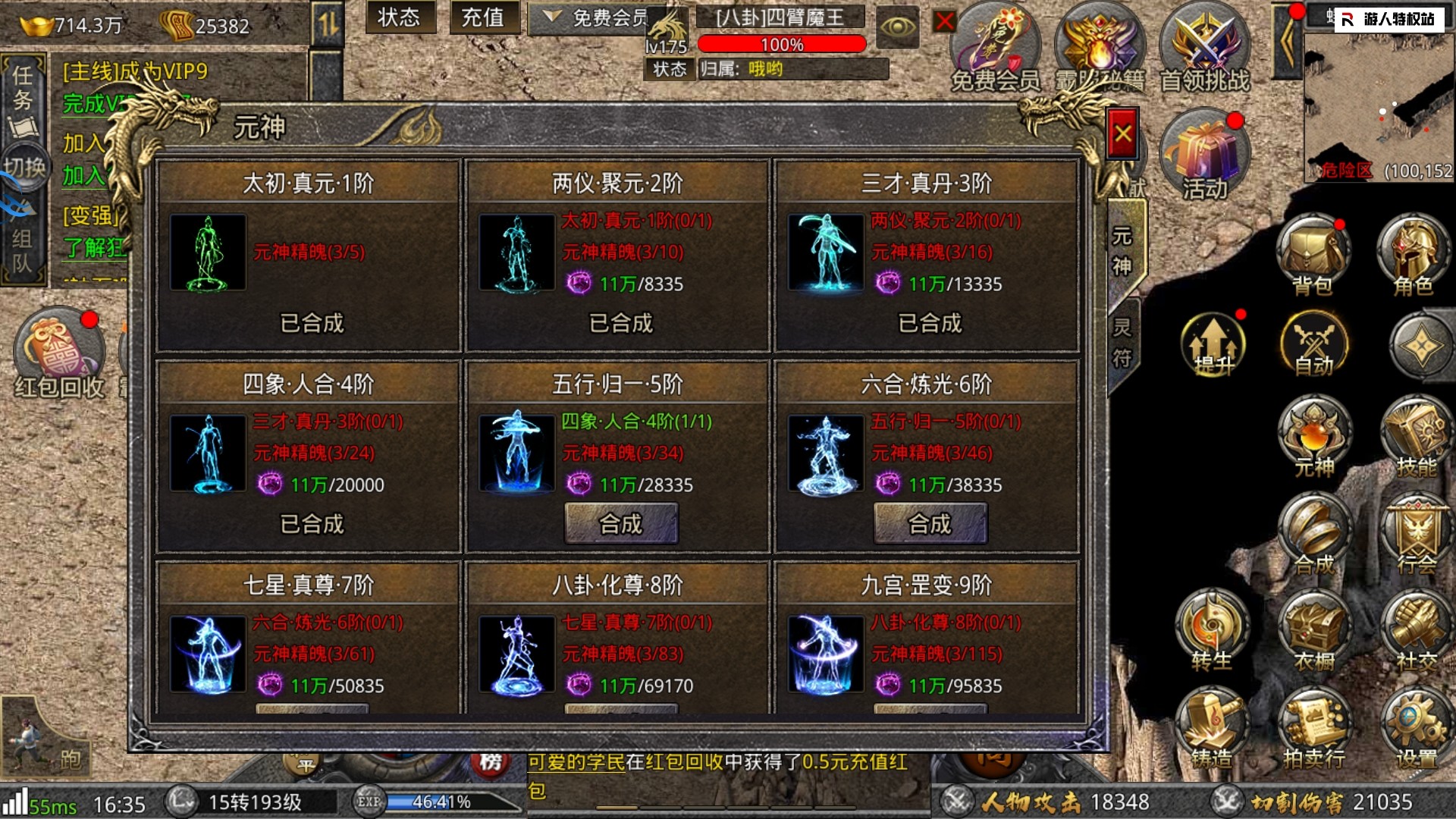This screenshot has height=819, width=1456.
Task: Open the 背包 bag icon
Action: [x=1313, y=255]
